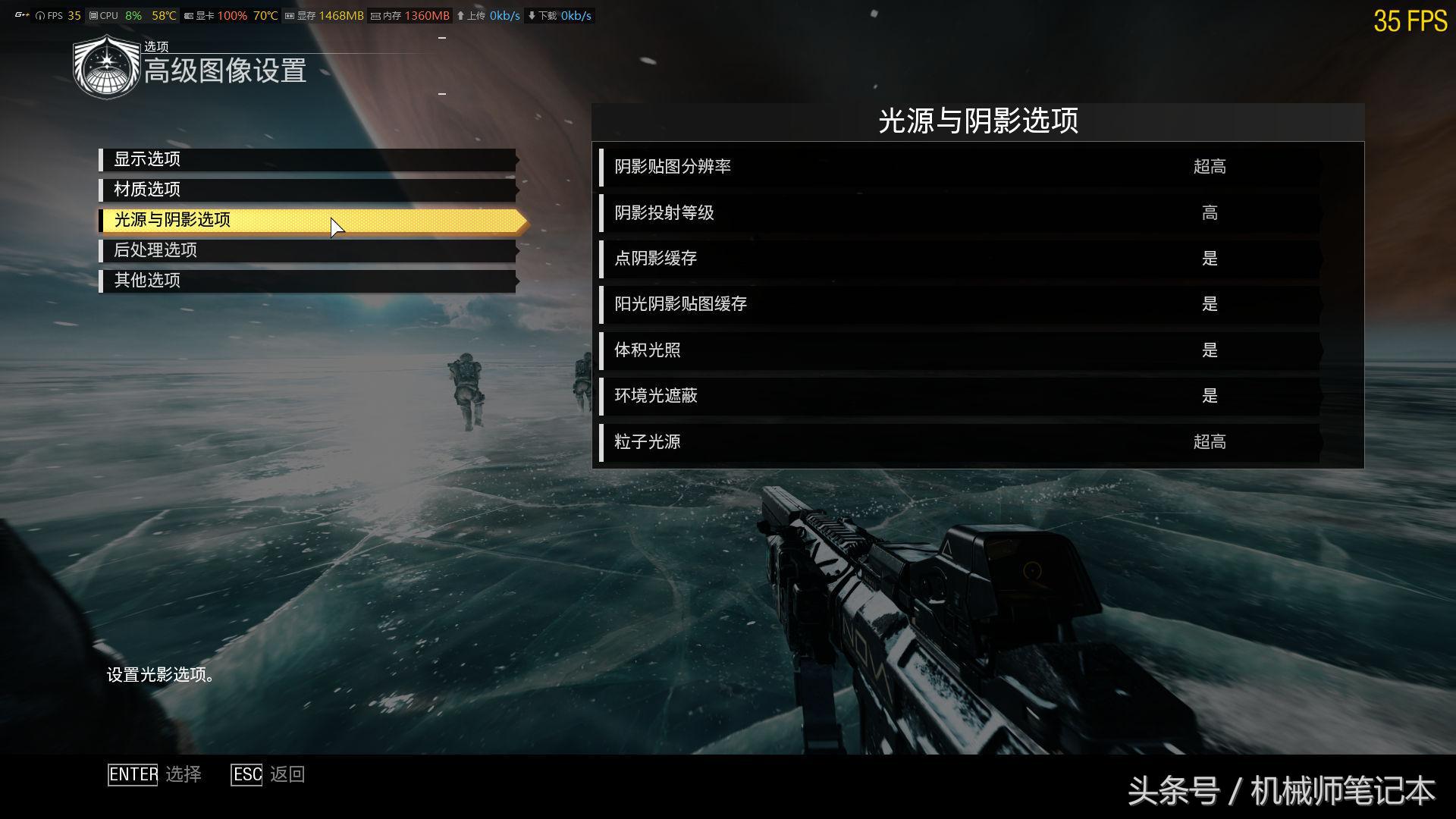This screenshot has width=1456, height=819.
Task: Click the 内存 (memory) icon showing 1360MB
Action: pos(375,14)
